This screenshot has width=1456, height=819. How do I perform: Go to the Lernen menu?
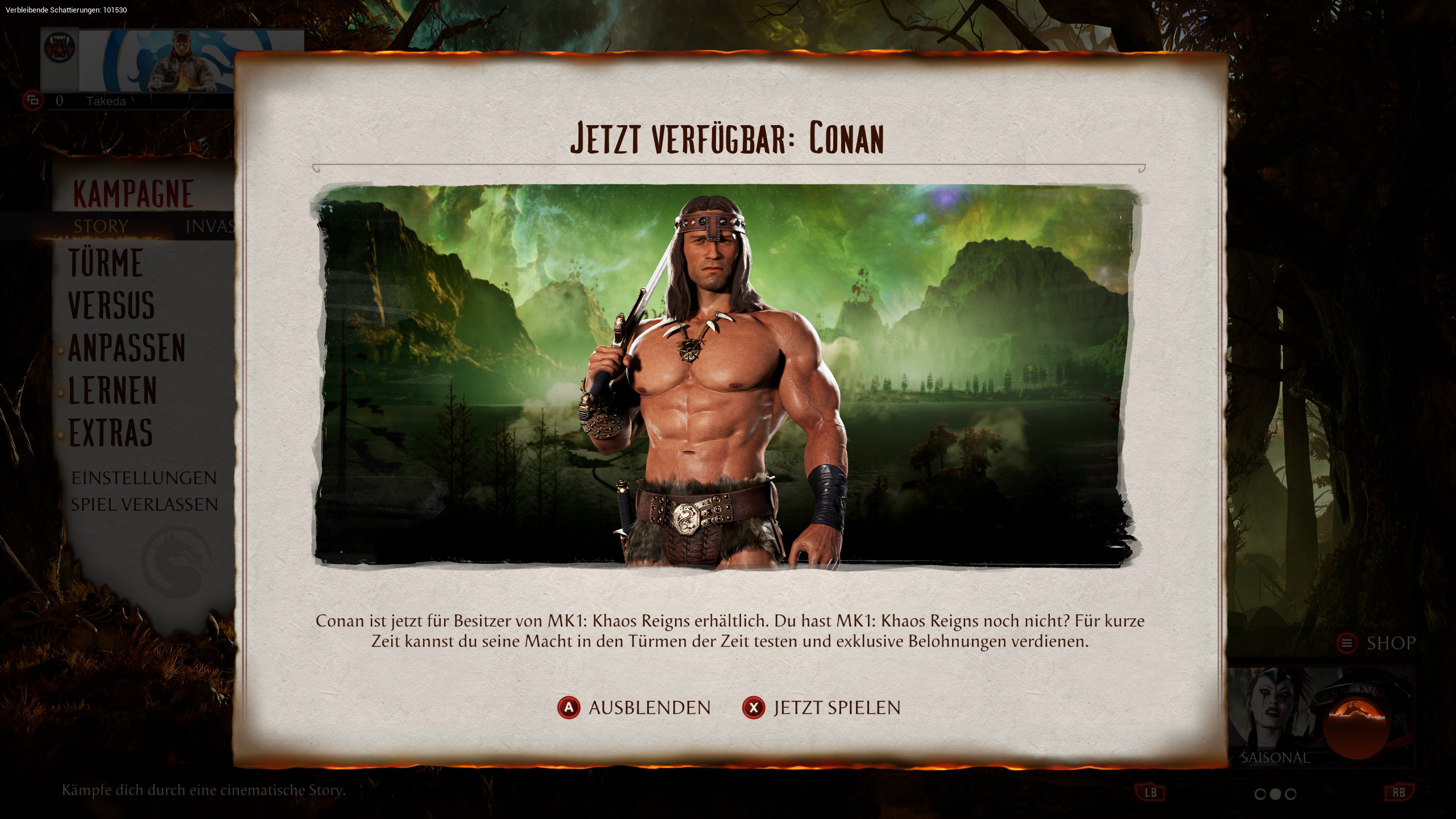pyautogui.click(x=113, y=391)
